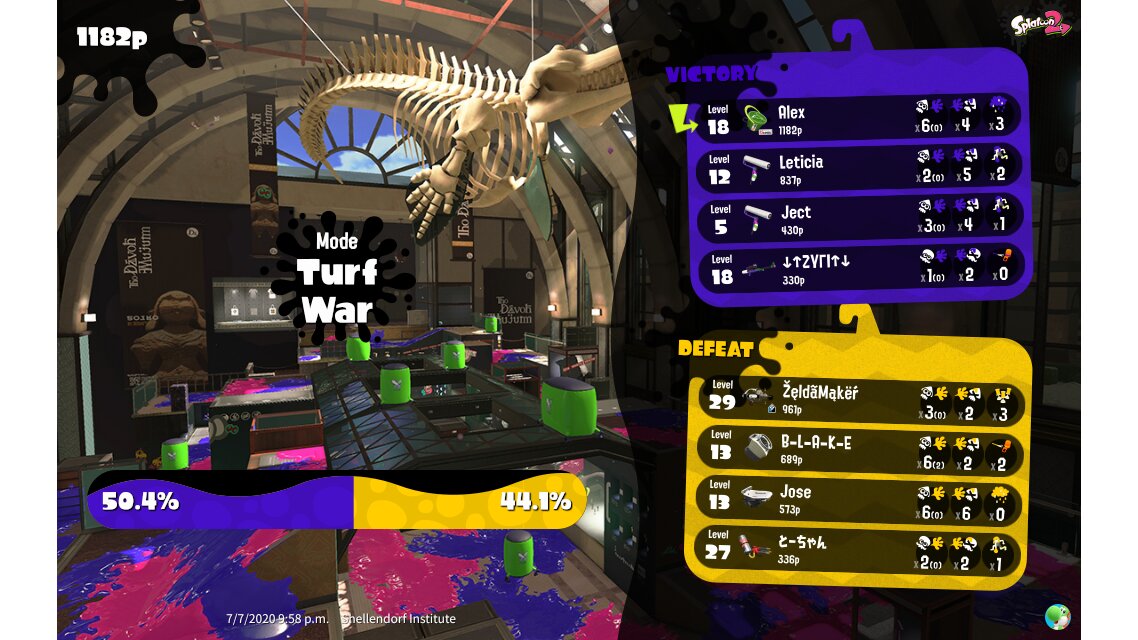Select Leticia's player row
This screenshot has height=640, width=1138.
tap(860, 169)
